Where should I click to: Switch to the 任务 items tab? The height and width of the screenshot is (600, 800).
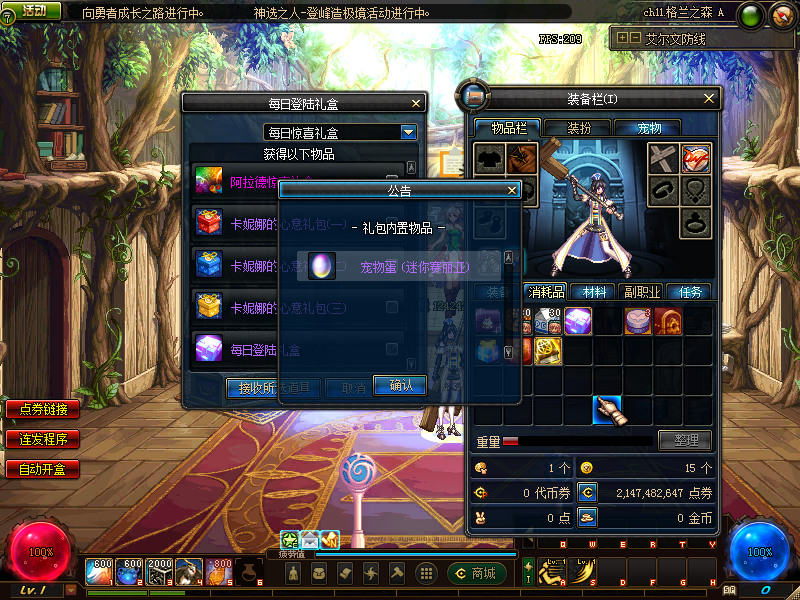689,292
